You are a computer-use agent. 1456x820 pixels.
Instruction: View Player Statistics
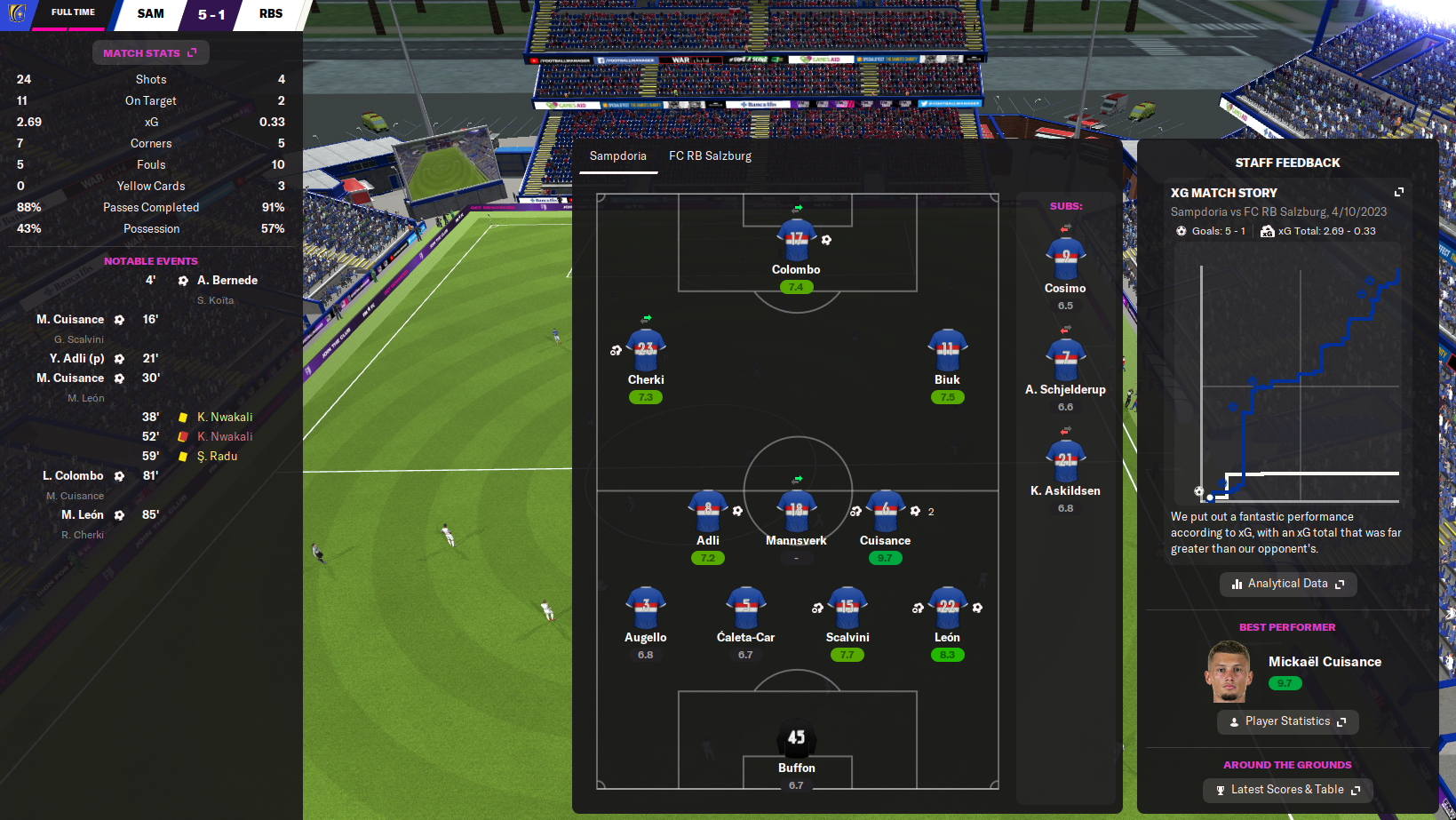(1287, 721)
